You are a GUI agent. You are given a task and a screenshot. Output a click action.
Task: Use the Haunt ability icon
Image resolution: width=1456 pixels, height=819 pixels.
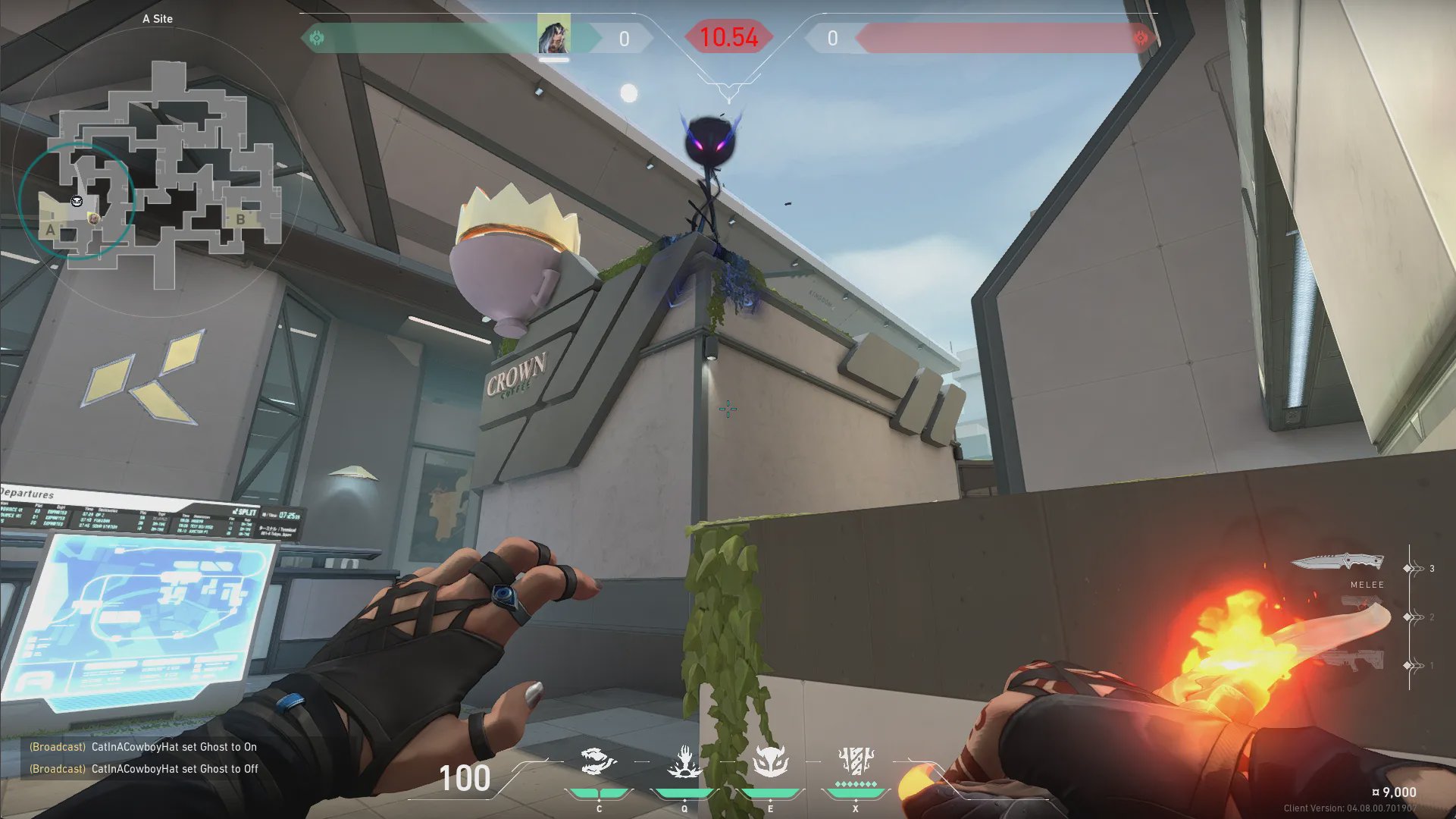[x=770, y=762]
